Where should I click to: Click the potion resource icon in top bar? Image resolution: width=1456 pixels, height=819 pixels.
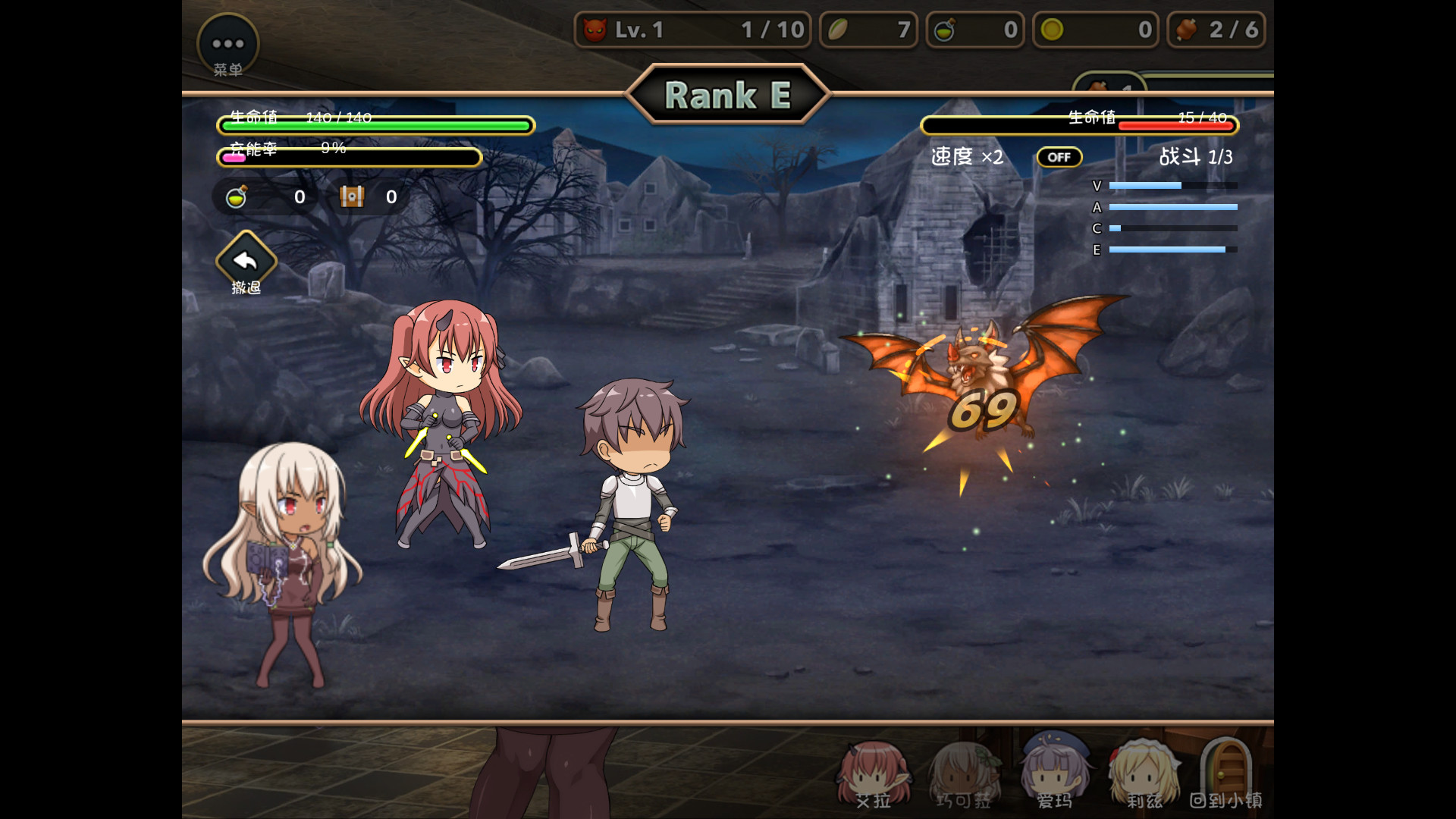coord(945,30)
